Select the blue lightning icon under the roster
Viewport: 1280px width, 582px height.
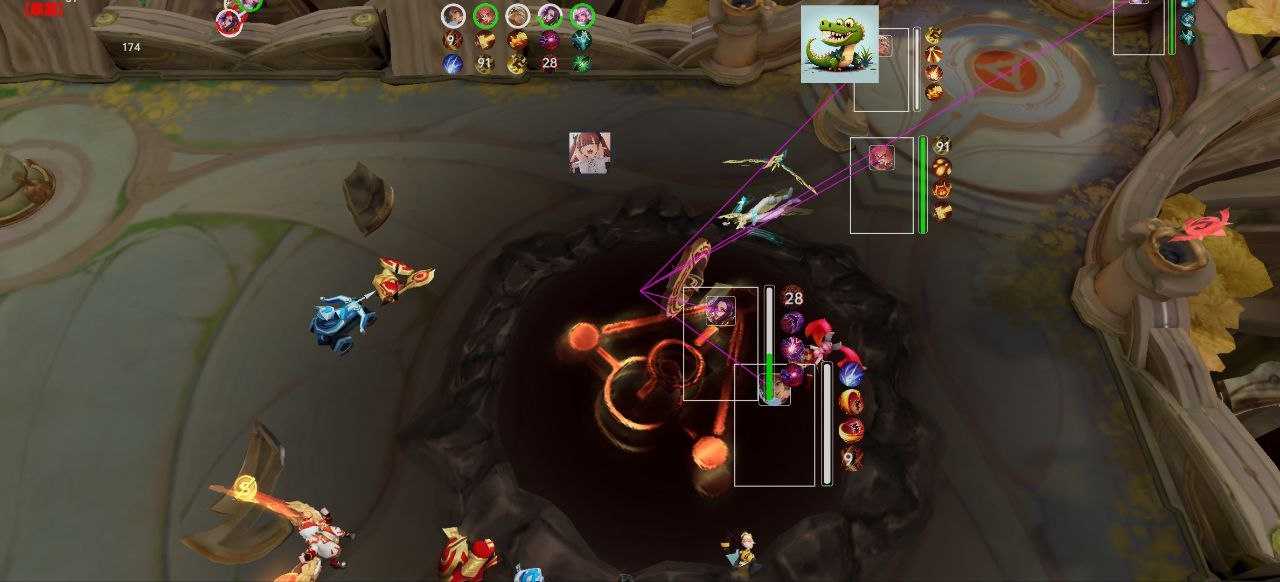[453, 63]
